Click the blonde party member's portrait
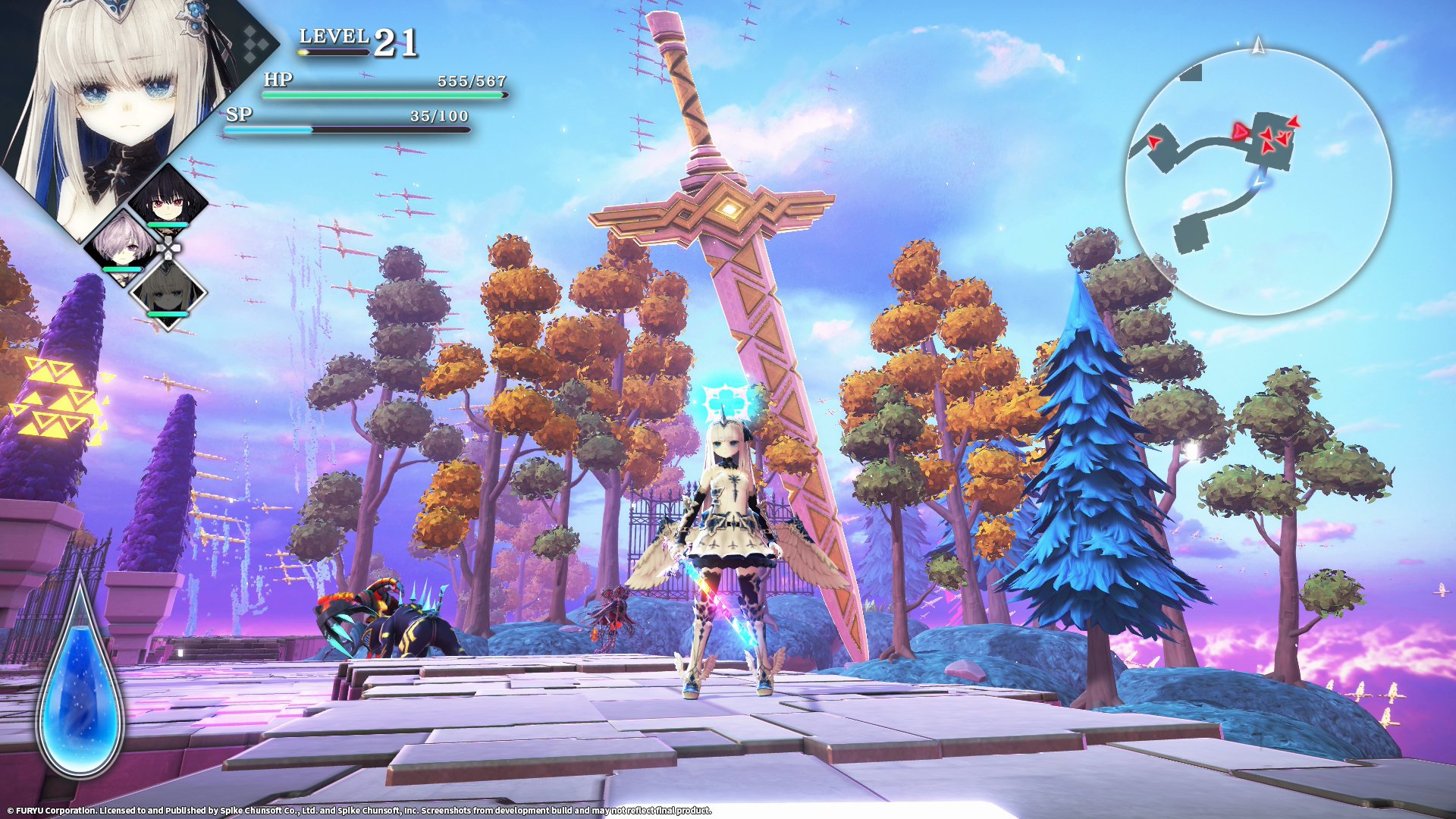This screenshot has height=819, width=1456. coord(168,296)
